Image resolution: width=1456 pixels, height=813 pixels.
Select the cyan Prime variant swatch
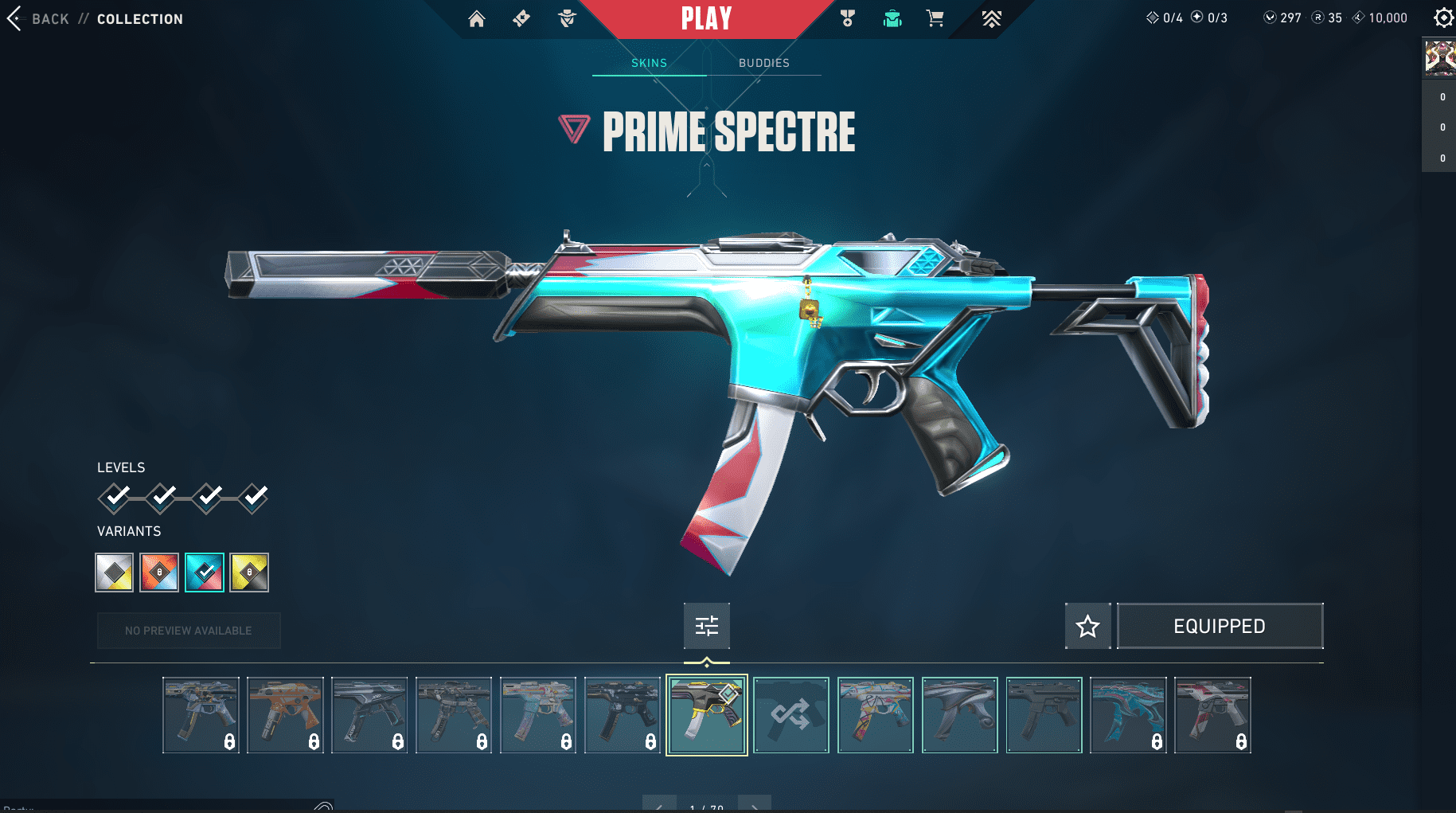tap(205, 573)
